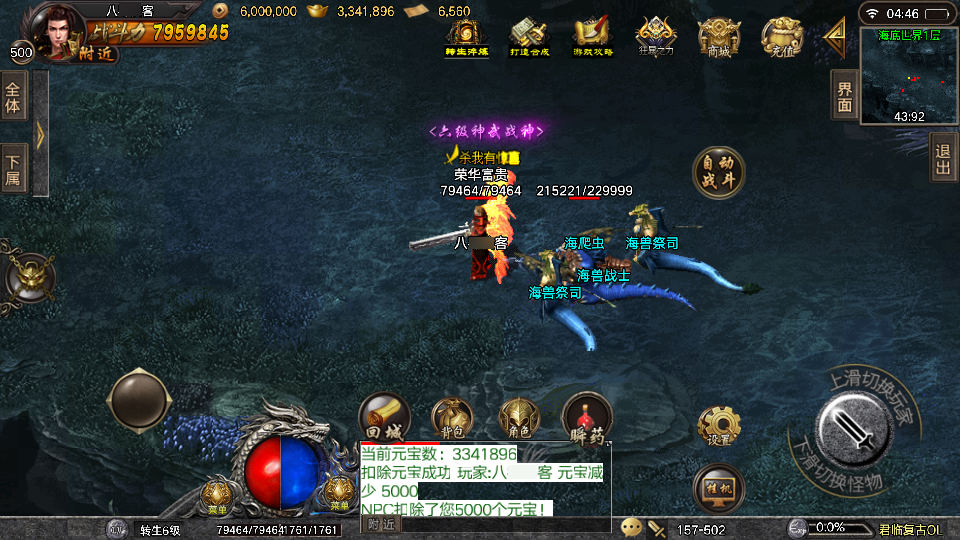Screen dimensions: 960x540
Task: Use the 瞬药 instant potion
Action: 587,417
